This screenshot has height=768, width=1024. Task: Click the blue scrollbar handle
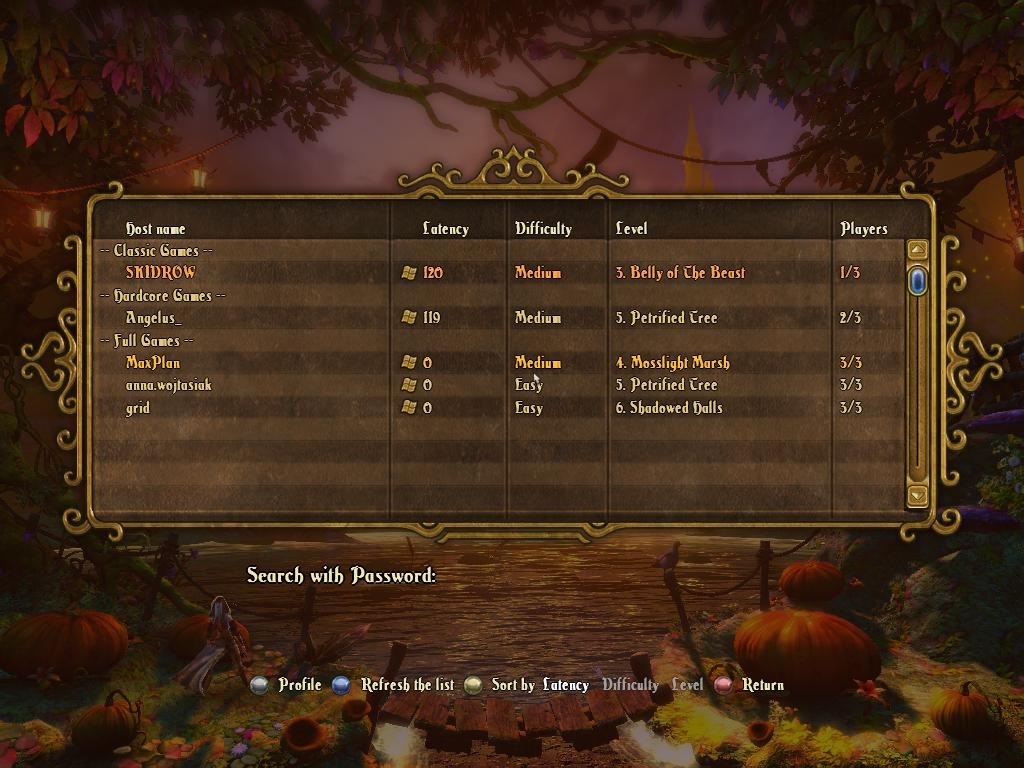pyautogui.click(x=917, y=281)
